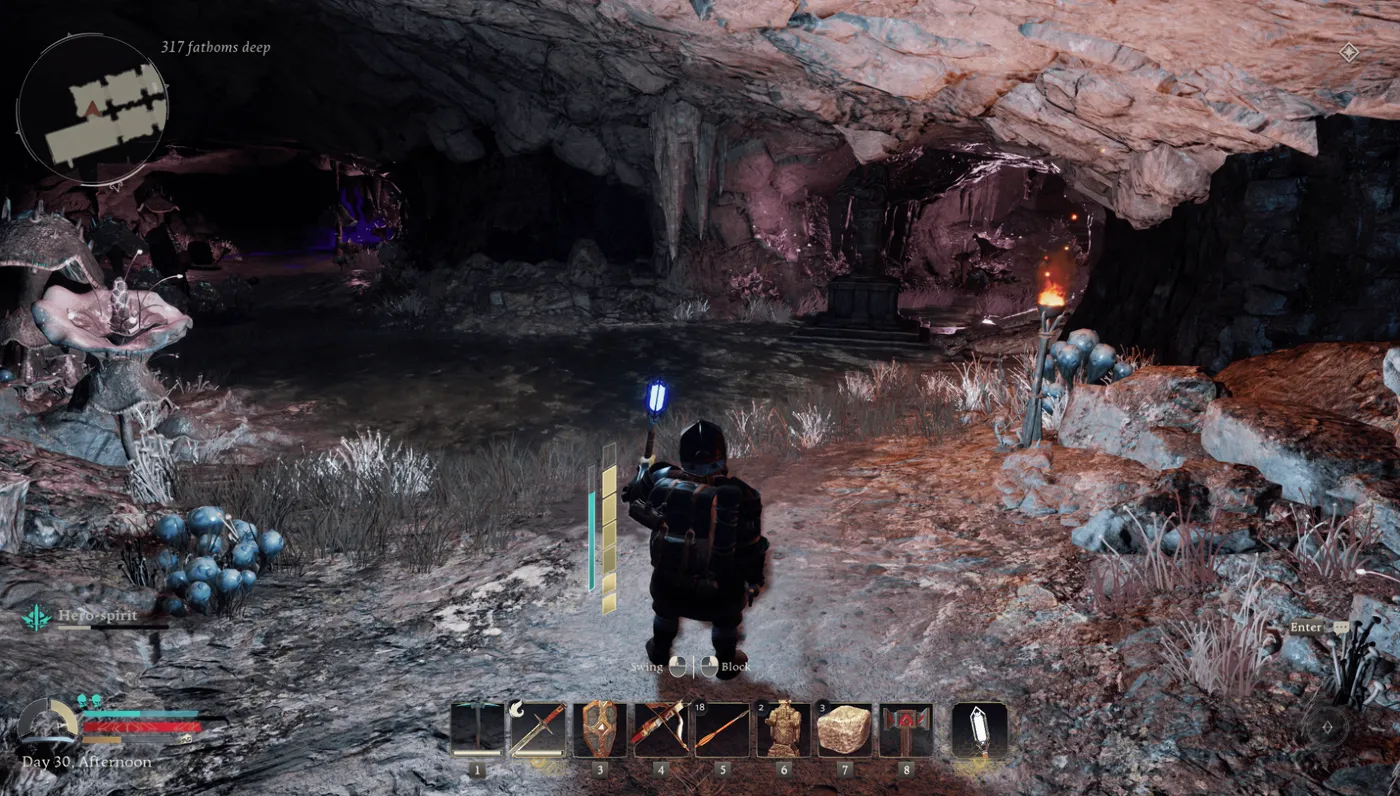
Task: Select the crystal lantern light slot
Action: (x=979, y=730)
